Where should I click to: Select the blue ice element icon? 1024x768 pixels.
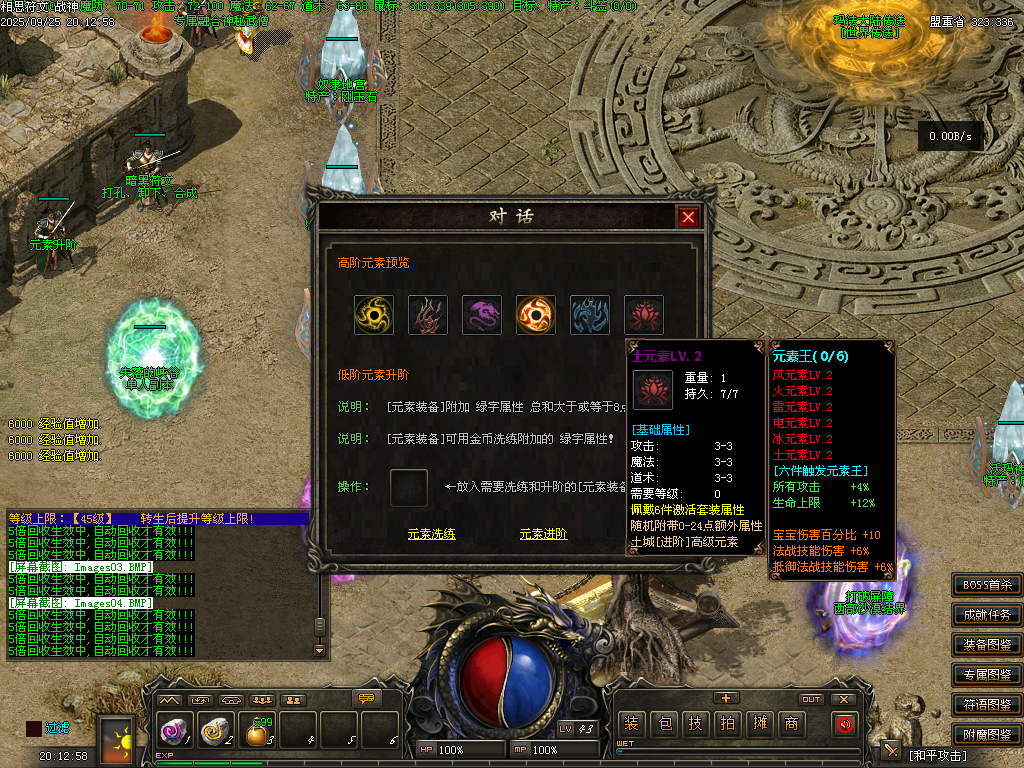590,315
